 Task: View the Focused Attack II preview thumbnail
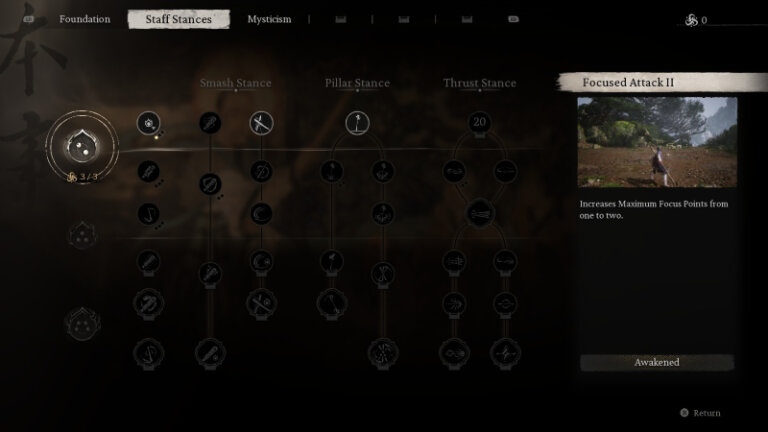[x=657, y=142]
